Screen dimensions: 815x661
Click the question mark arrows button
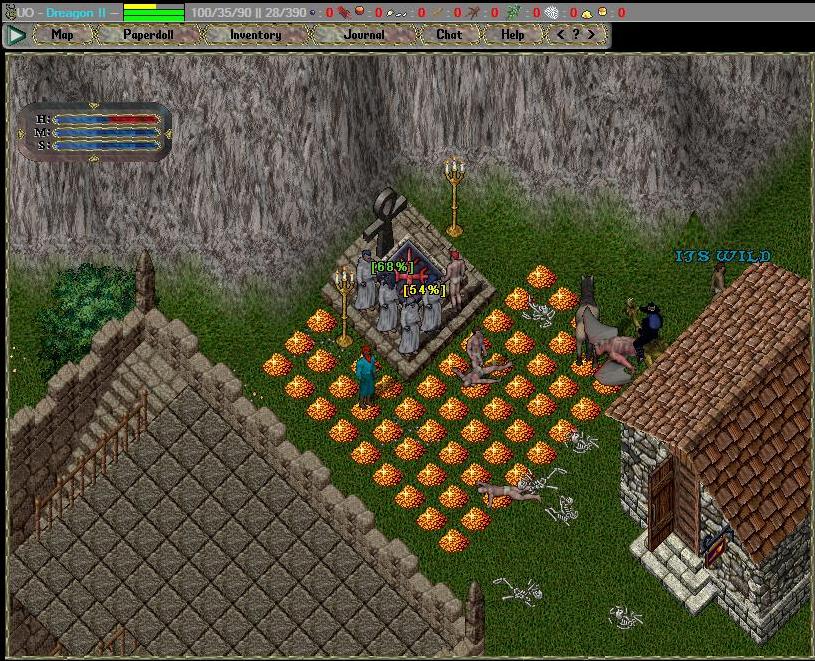click(x=576, y=35)
